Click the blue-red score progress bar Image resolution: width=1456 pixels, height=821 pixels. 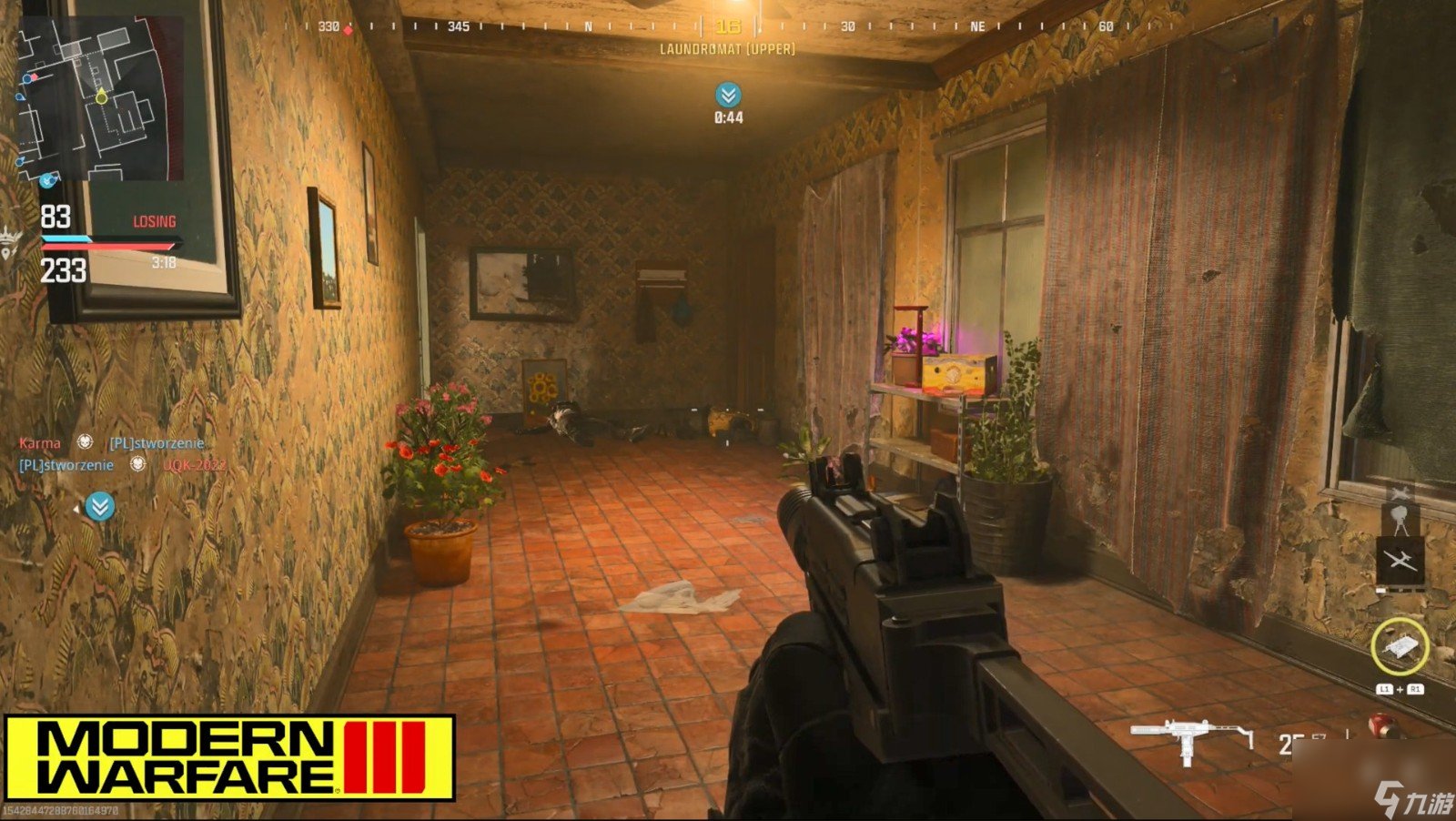point(107,242)
